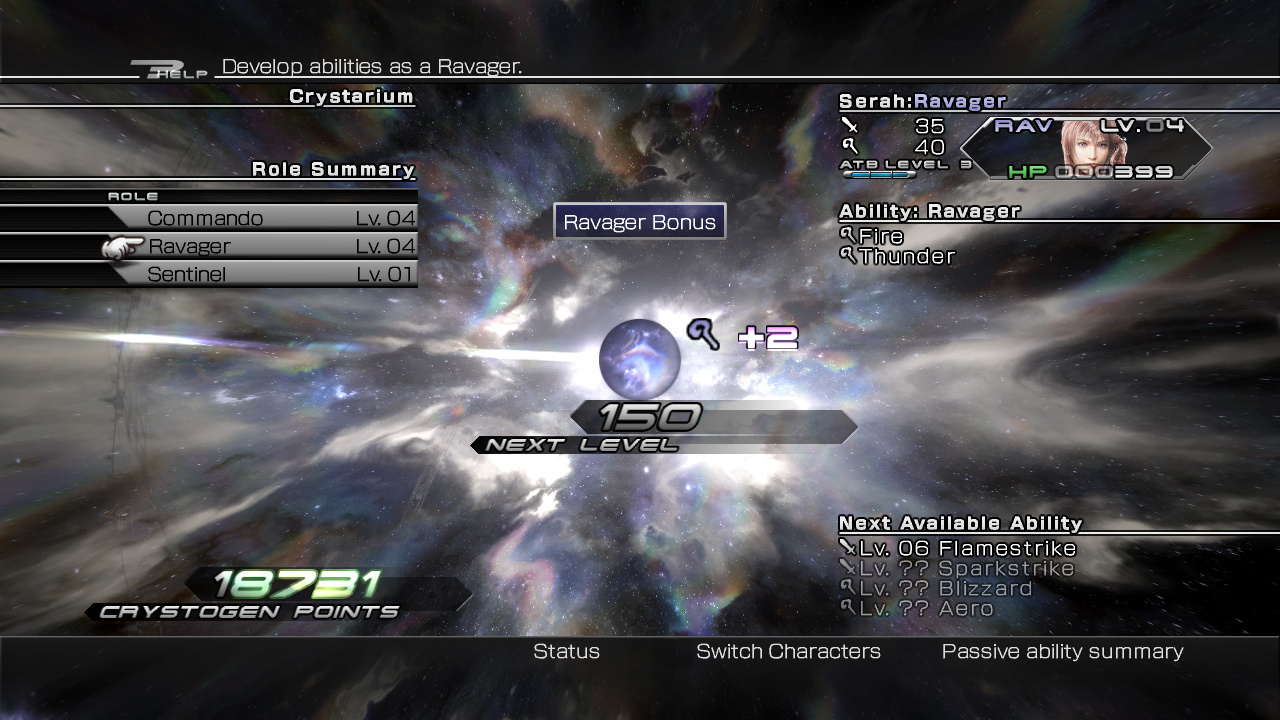The width and height of the screenshot is (1280, 720).
Task: Click the Ravager Bonus crystal orb
Action: [639, 358]
